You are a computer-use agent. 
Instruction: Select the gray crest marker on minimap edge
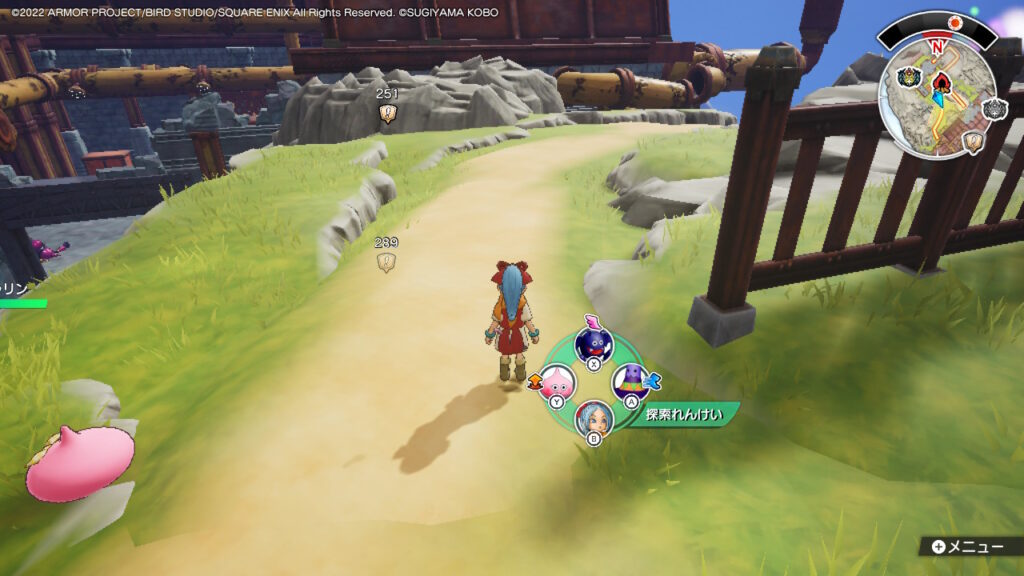coord(995,109)
